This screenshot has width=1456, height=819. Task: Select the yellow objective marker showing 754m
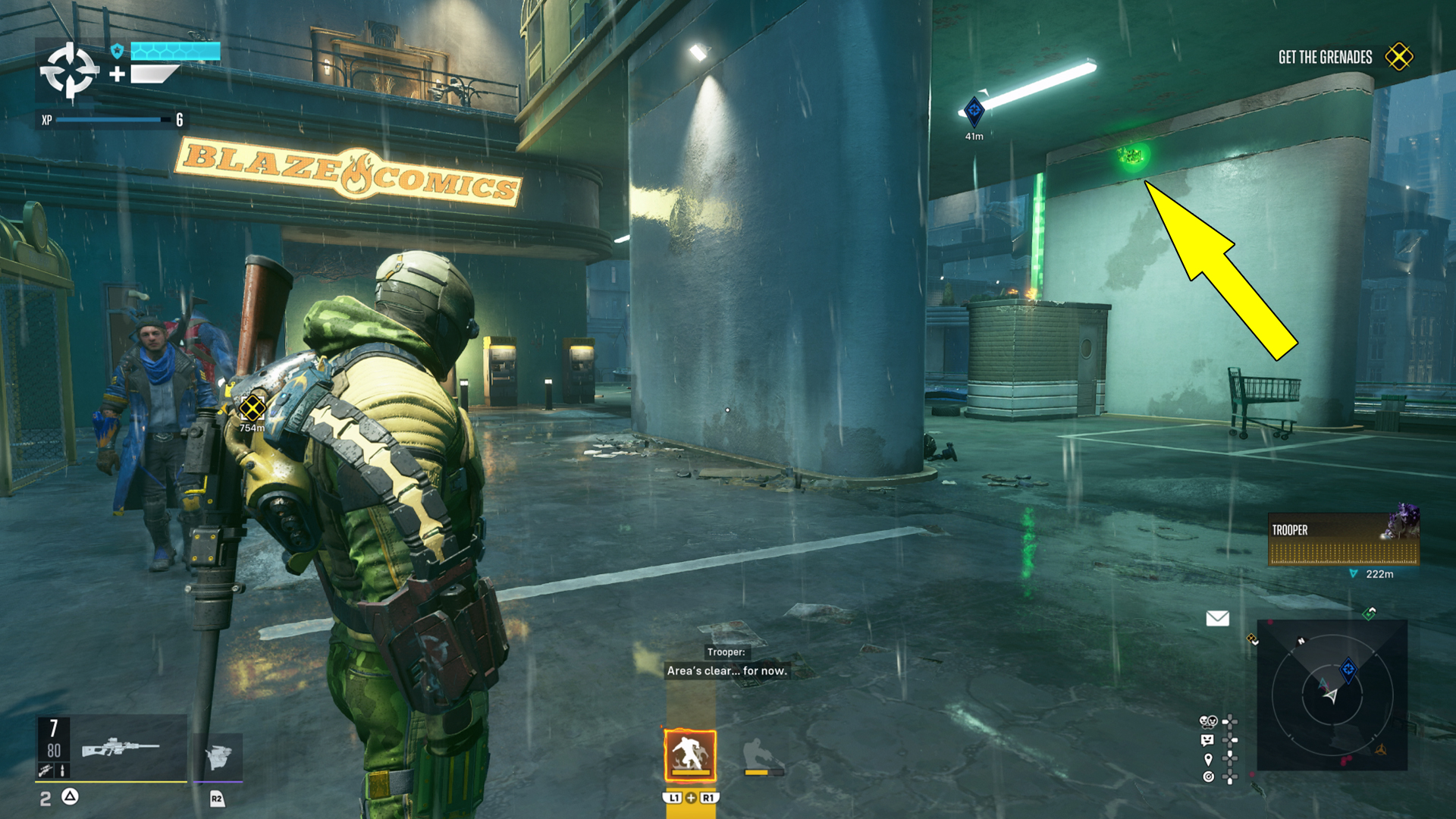(x=252, y=408)
